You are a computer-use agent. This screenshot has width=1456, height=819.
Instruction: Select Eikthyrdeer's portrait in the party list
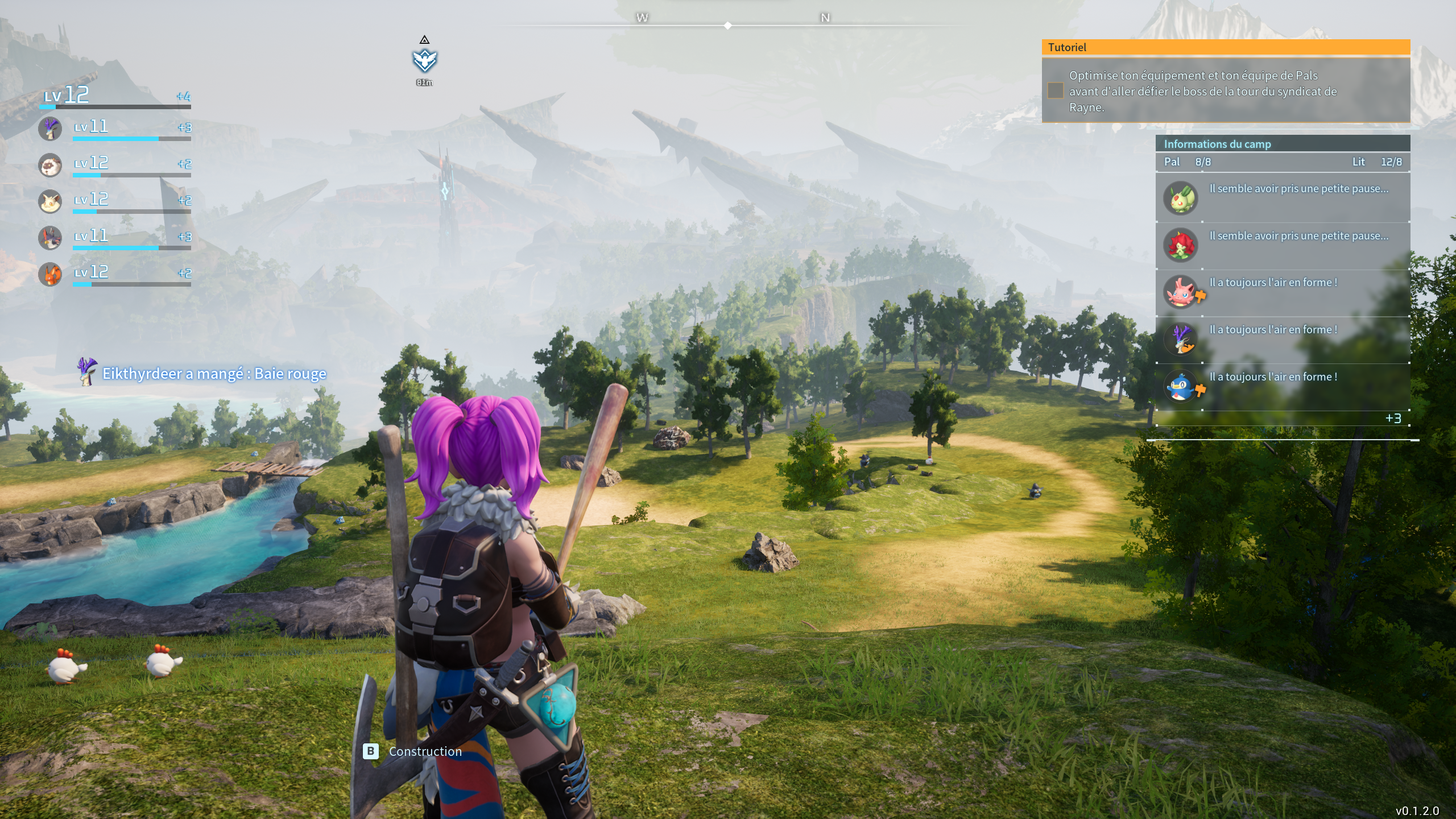50,129
